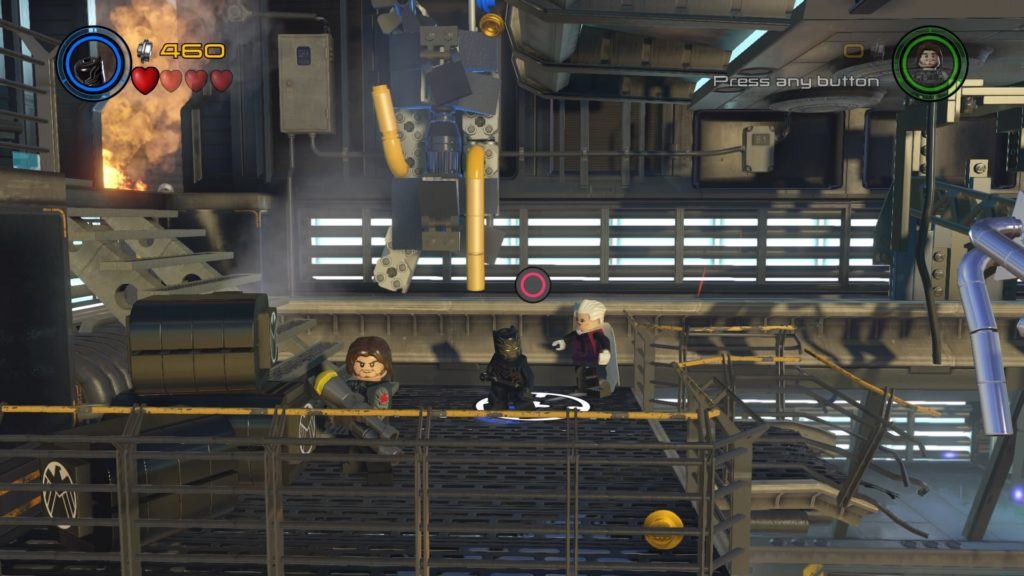Image resolution: width=1024 pixels, height=576 pixels.
Task: Select the green-ringed player two character portrait
Action: pos(929,62)
